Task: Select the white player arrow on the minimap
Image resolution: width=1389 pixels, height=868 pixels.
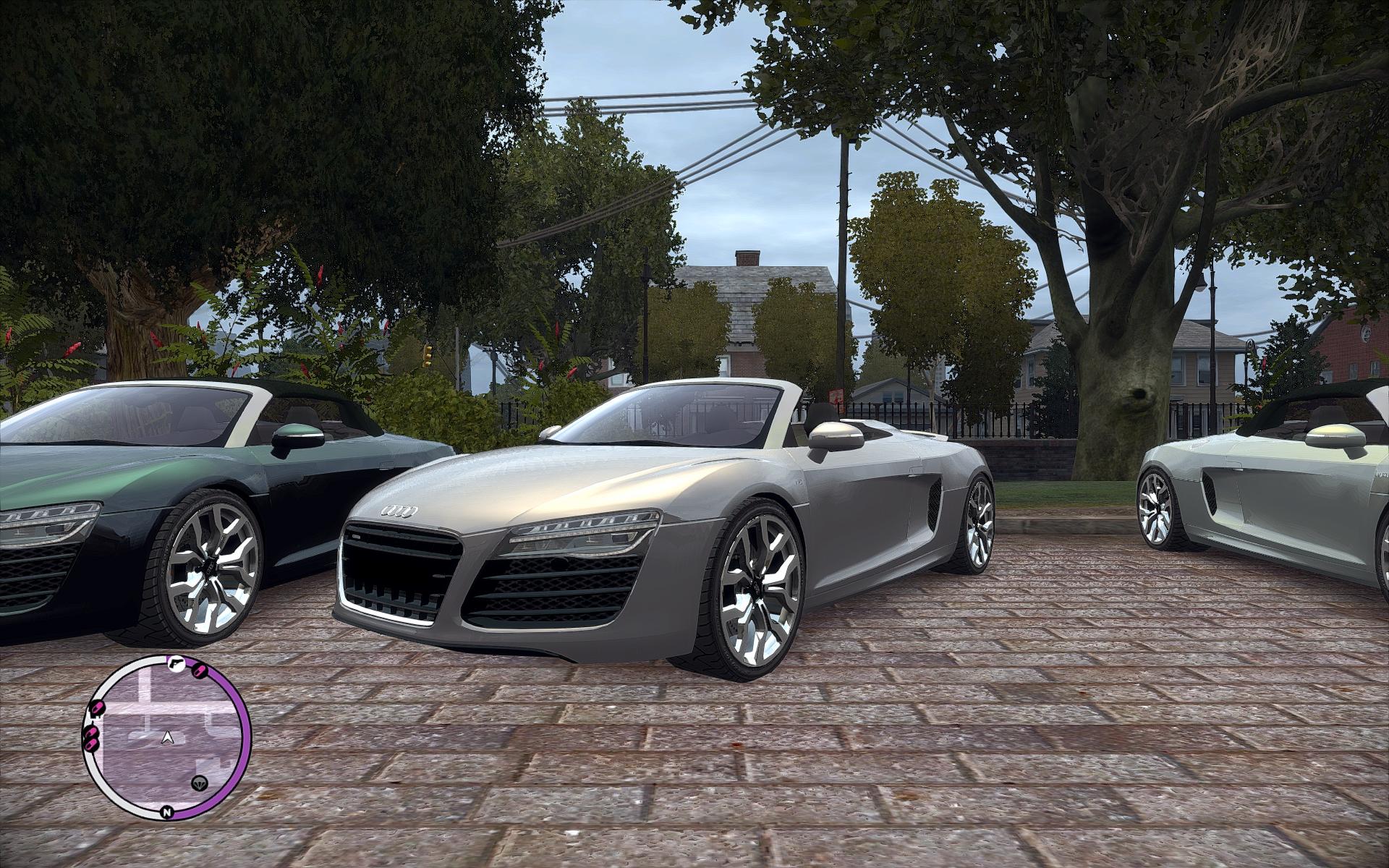Action: coord(169,738)
